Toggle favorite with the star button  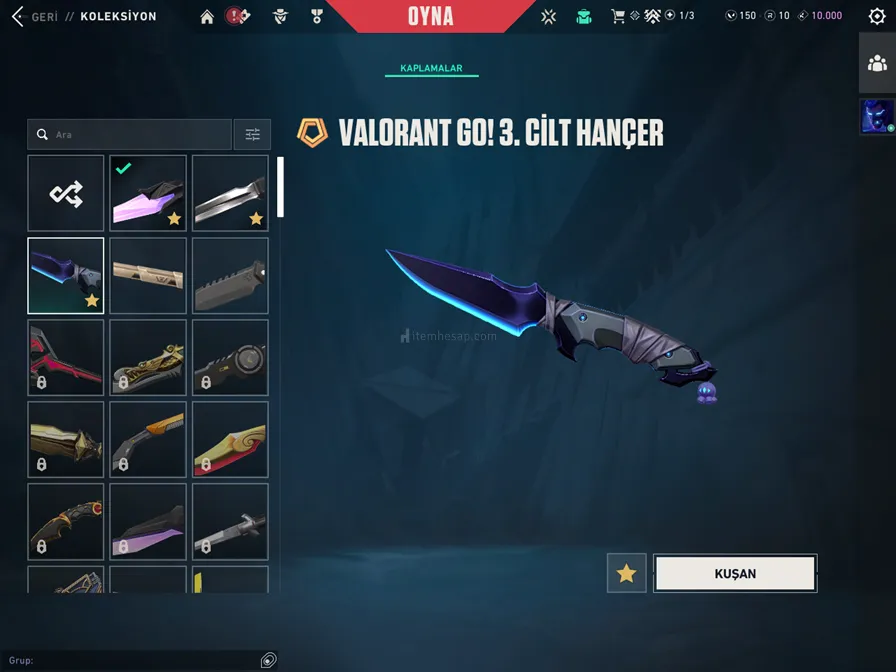coord(627,573)
